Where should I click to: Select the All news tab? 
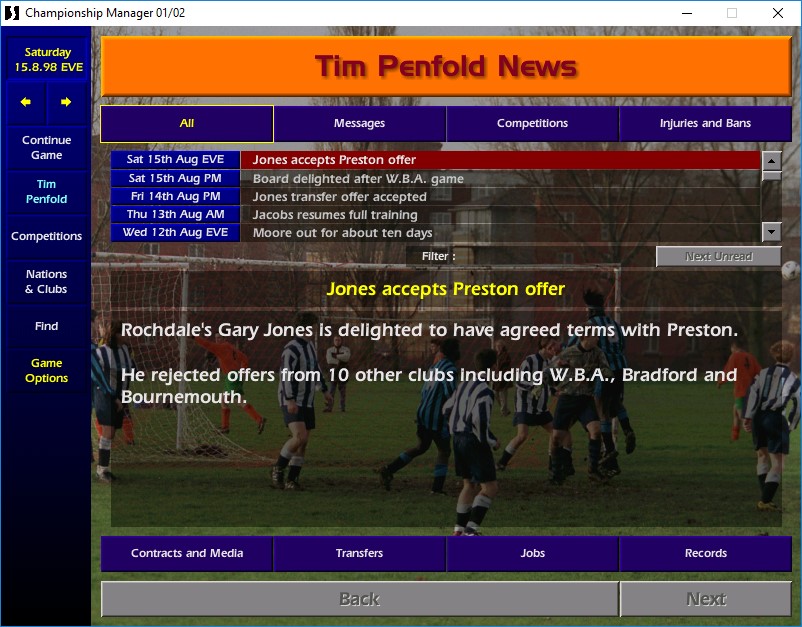tap(187, 124)
